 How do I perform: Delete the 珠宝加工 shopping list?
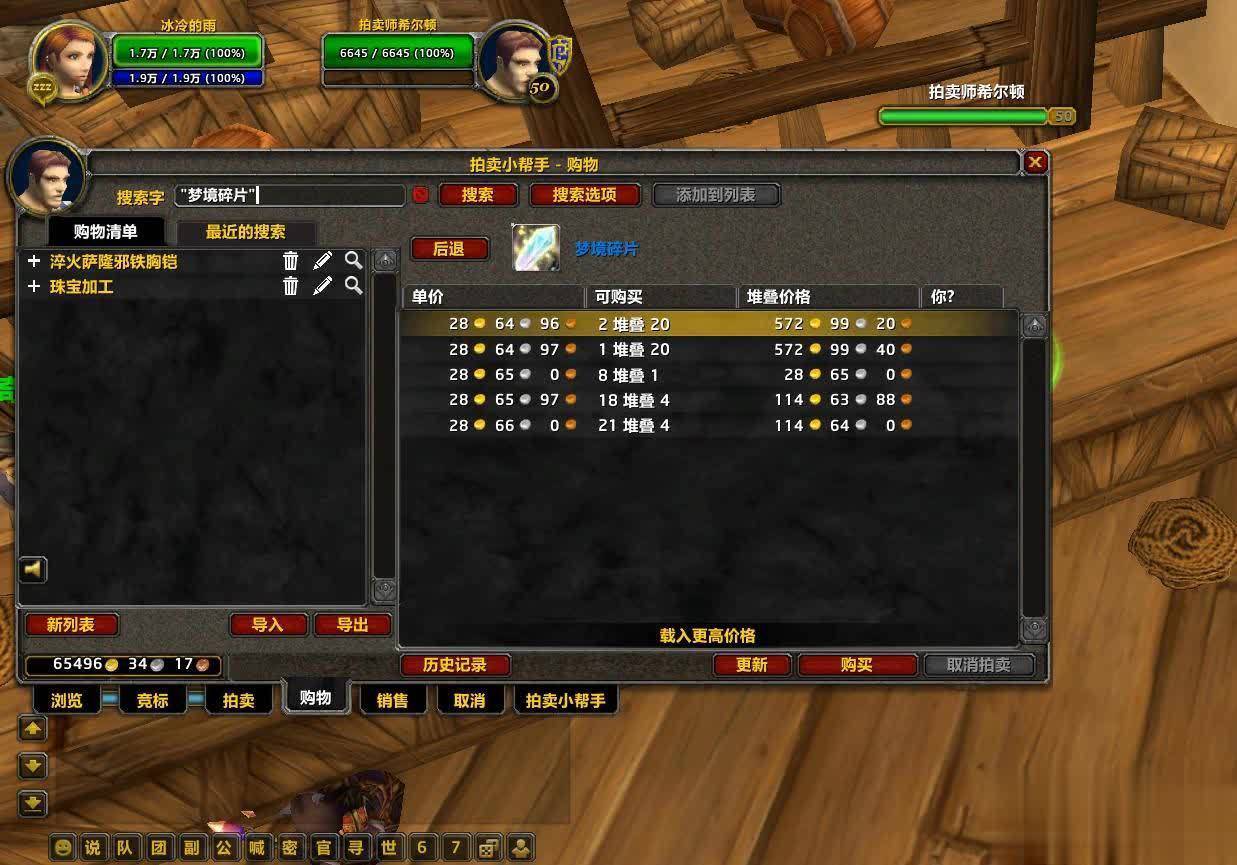(290, 286)
